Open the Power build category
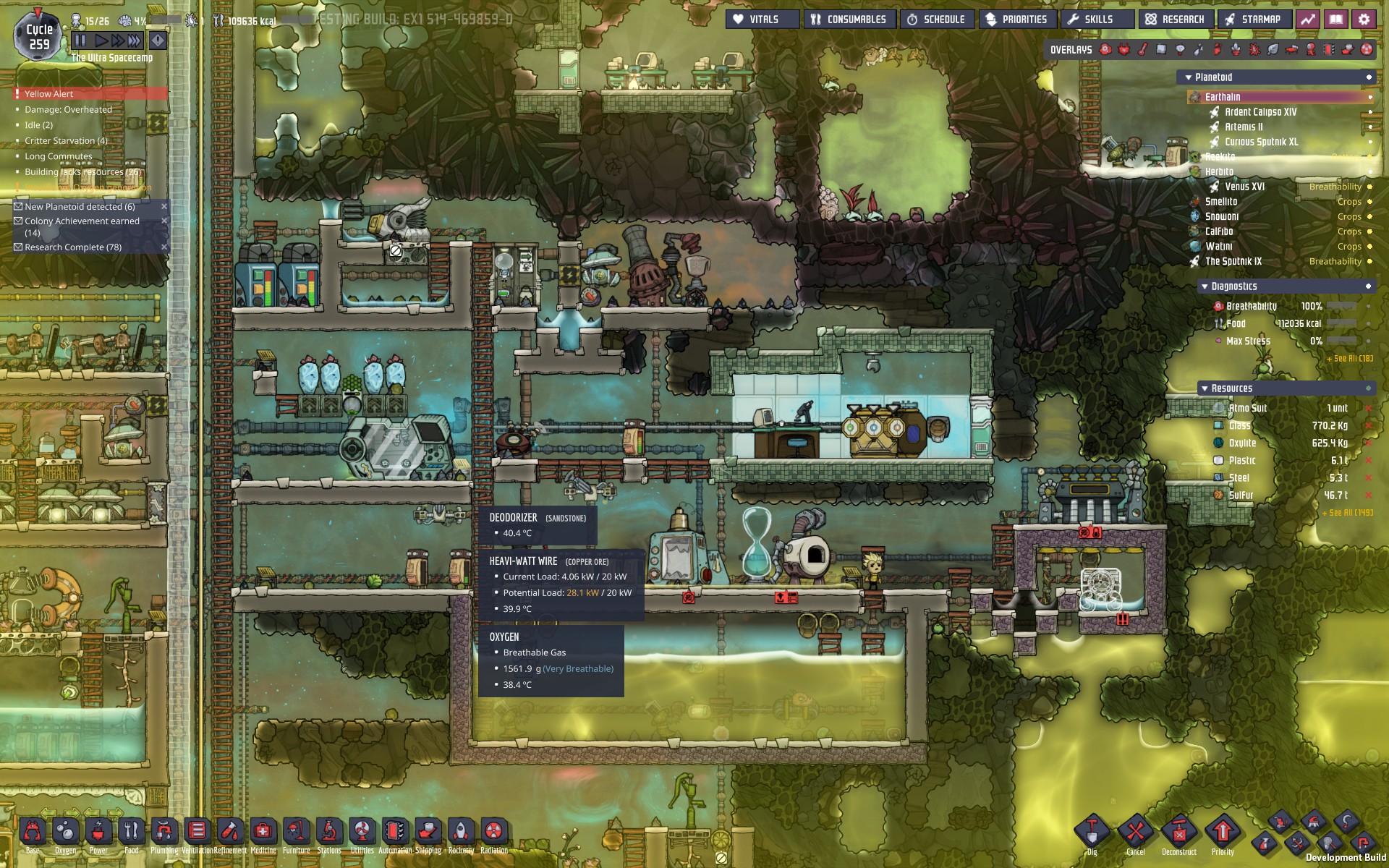The image size is (1389, 868). coord(98,832)
